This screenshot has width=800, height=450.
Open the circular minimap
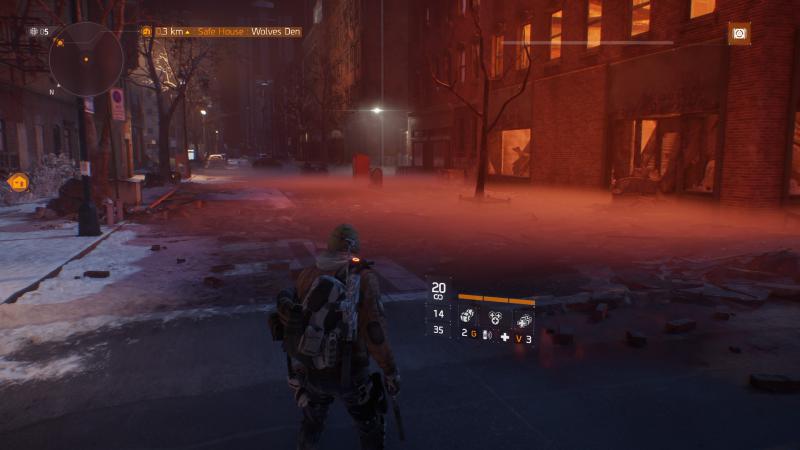[x=86, y=59]
